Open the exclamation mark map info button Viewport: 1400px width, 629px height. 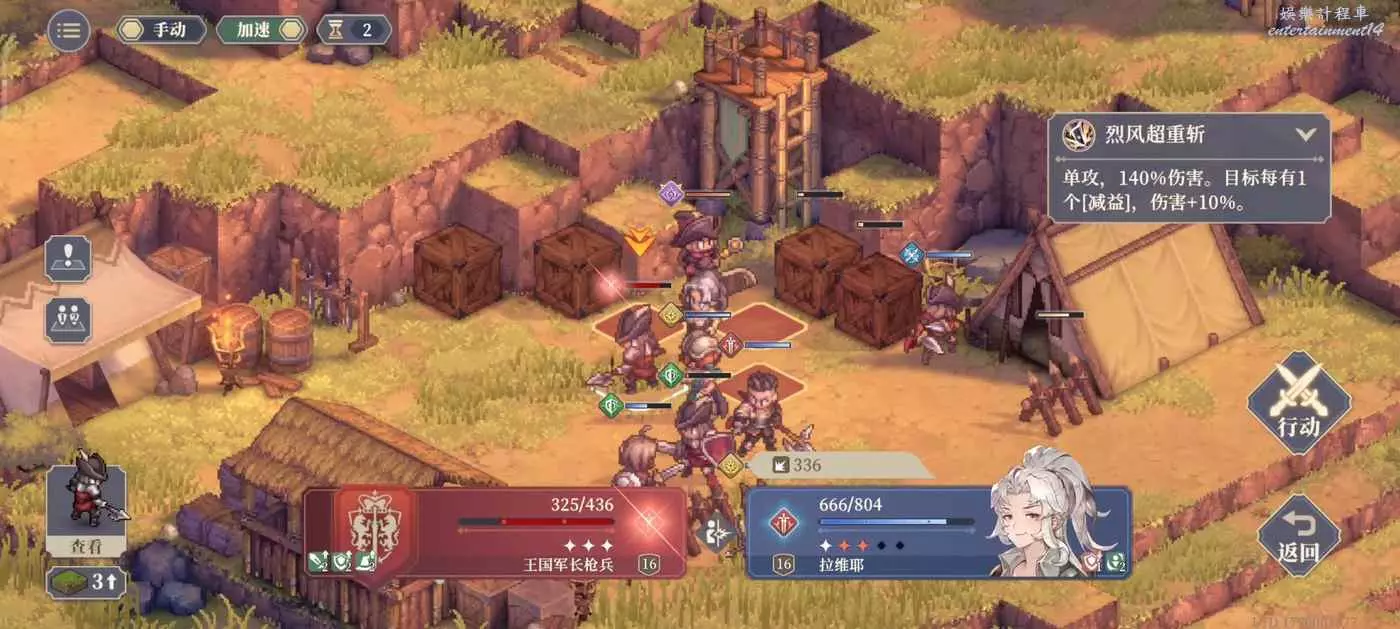coord(68,258)
